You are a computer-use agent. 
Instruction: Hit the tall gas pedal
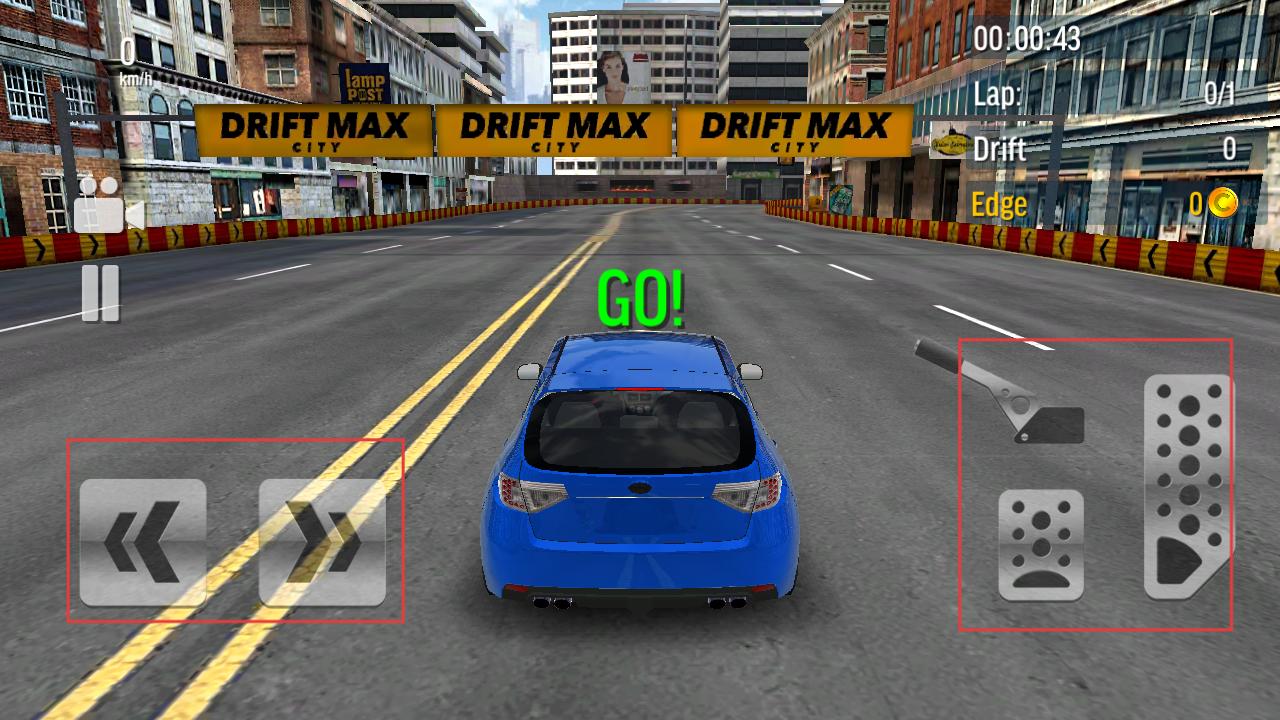(x=1188, y=487)
